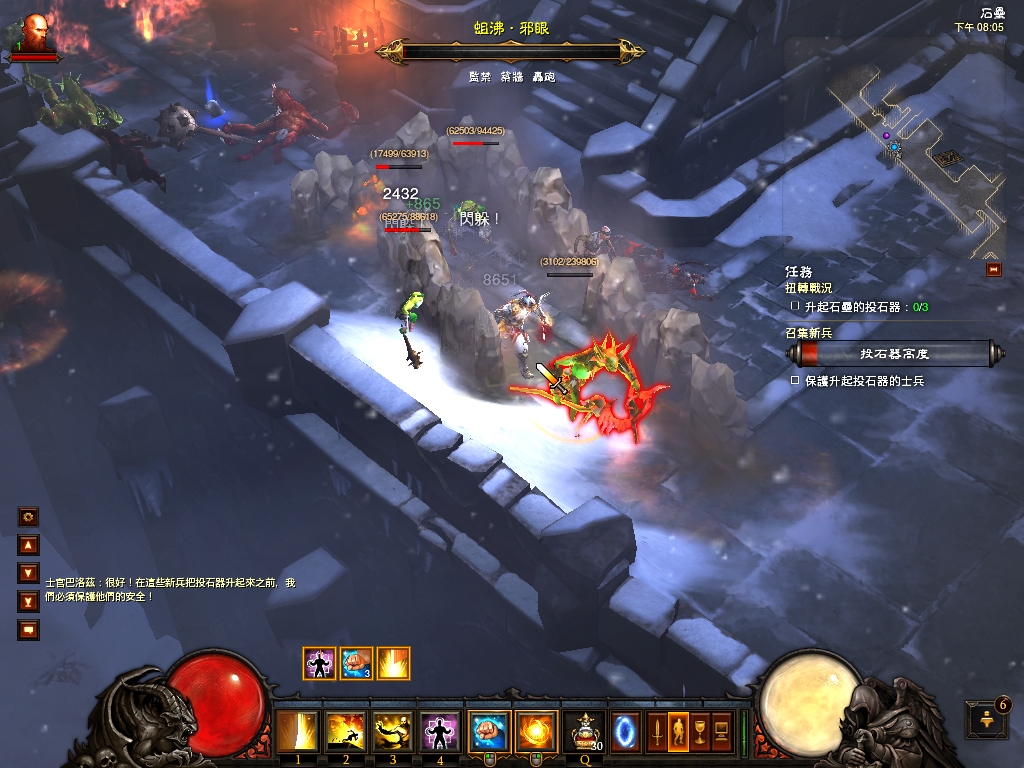Screen dimensions: 1024x768
Task: Use the fiery dash kick skill in slot 2
Action: (345, 732)
